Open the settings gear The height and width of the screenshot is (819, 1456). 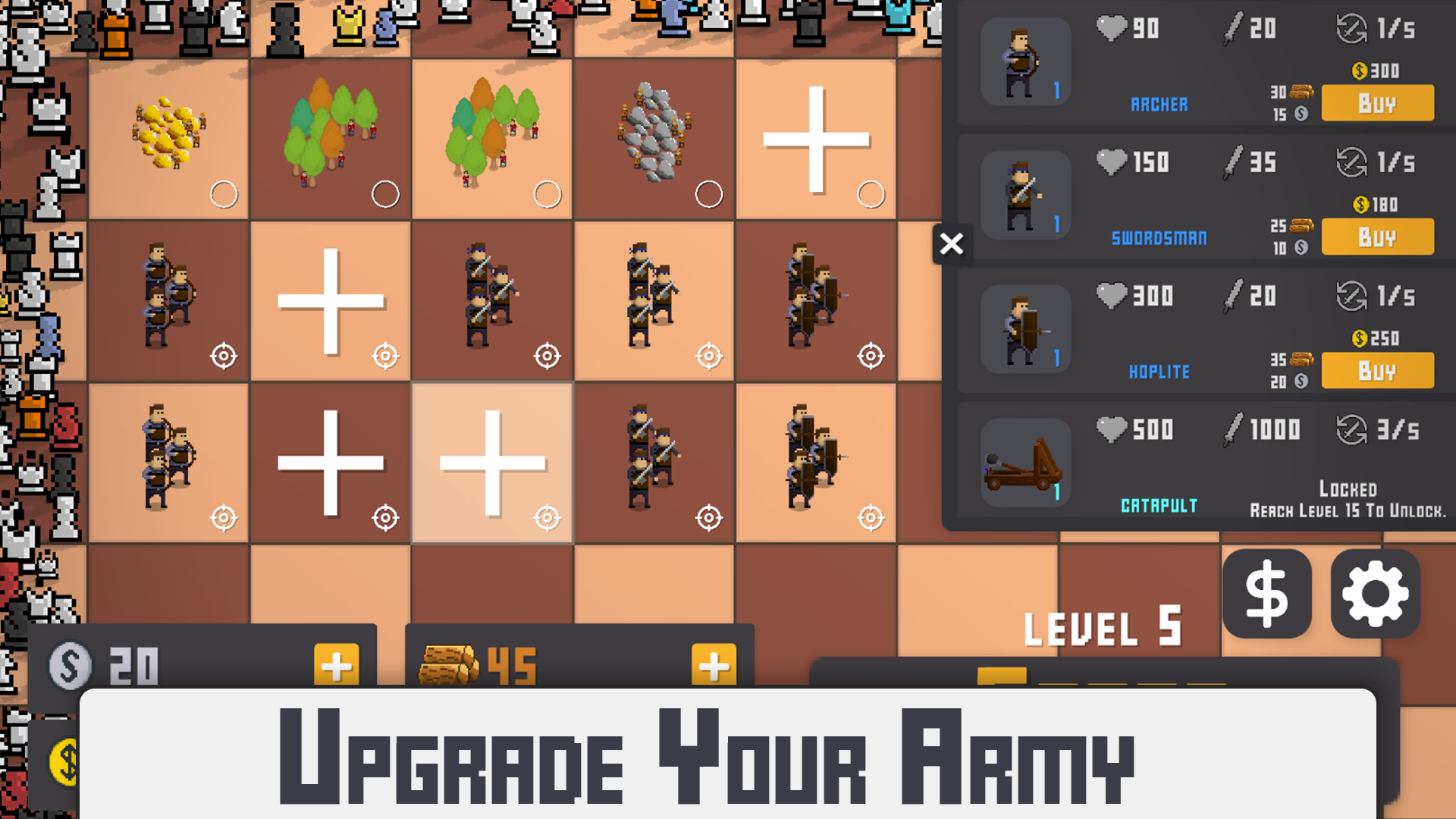(x=1376, y=594)
